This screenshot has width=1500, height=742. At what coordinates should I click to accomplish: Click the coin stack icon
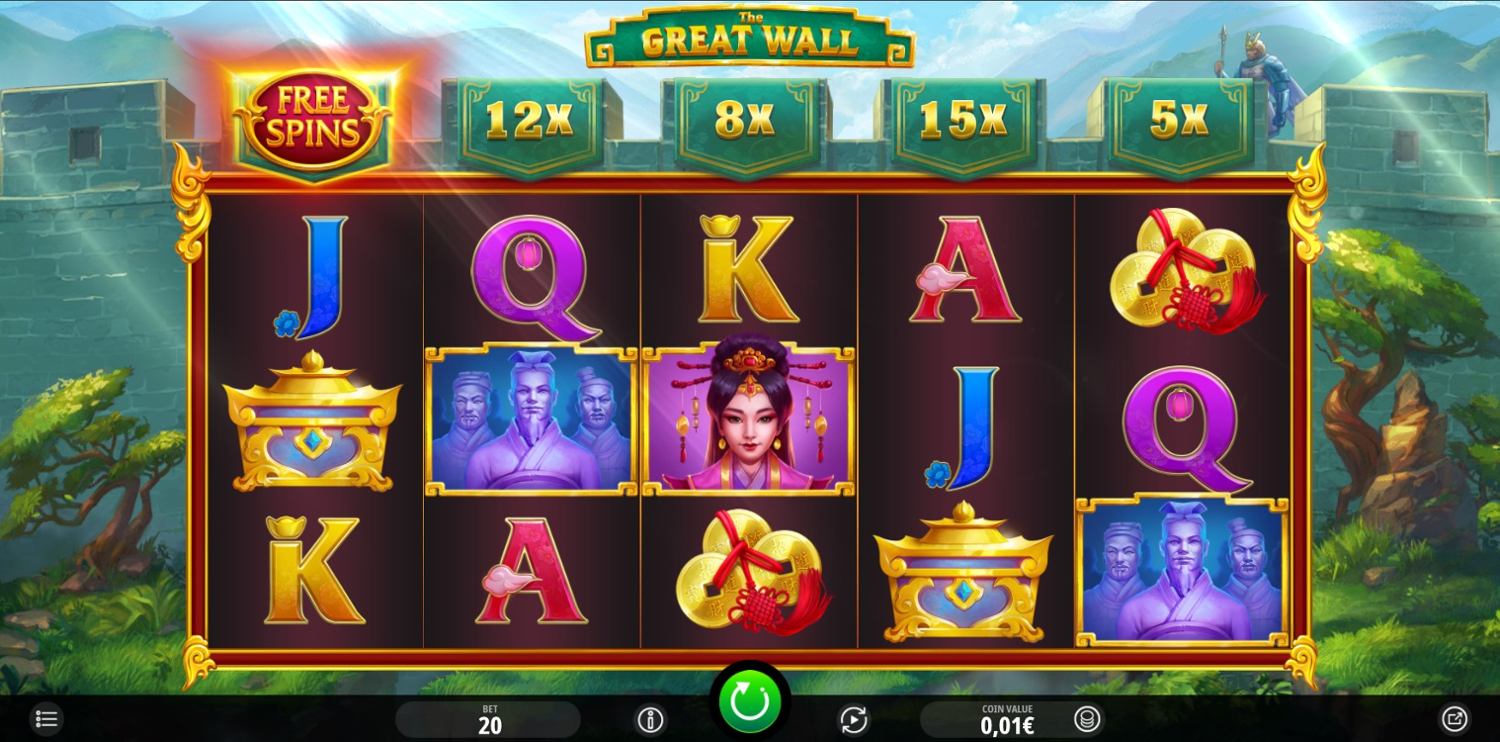click(1086, 719)
